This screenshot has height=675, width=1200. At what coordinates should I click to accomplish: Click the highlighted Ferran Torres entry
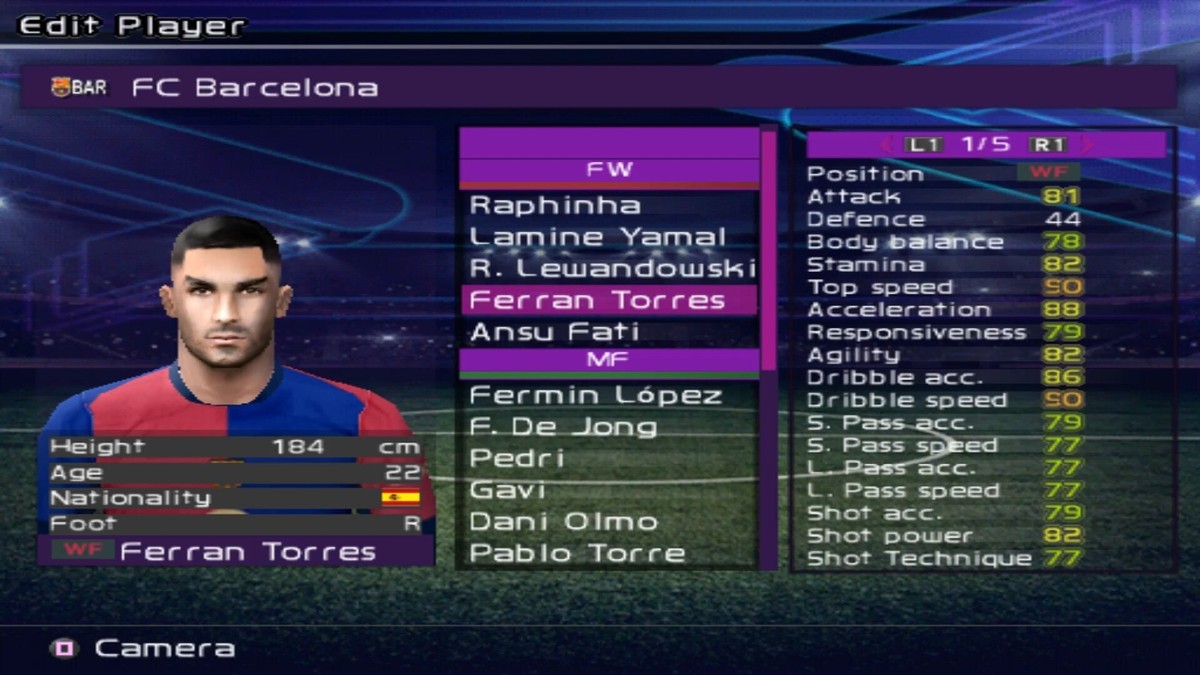click(598, 300)
